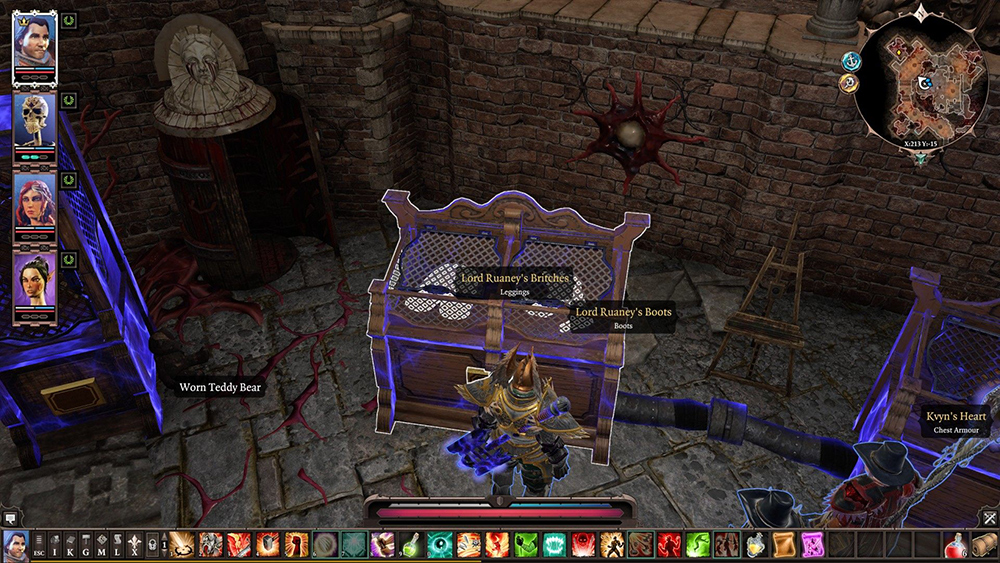Screen dimensions: 1000x563
Task: Open the map with the M button
Action: (x=102, y=545)
